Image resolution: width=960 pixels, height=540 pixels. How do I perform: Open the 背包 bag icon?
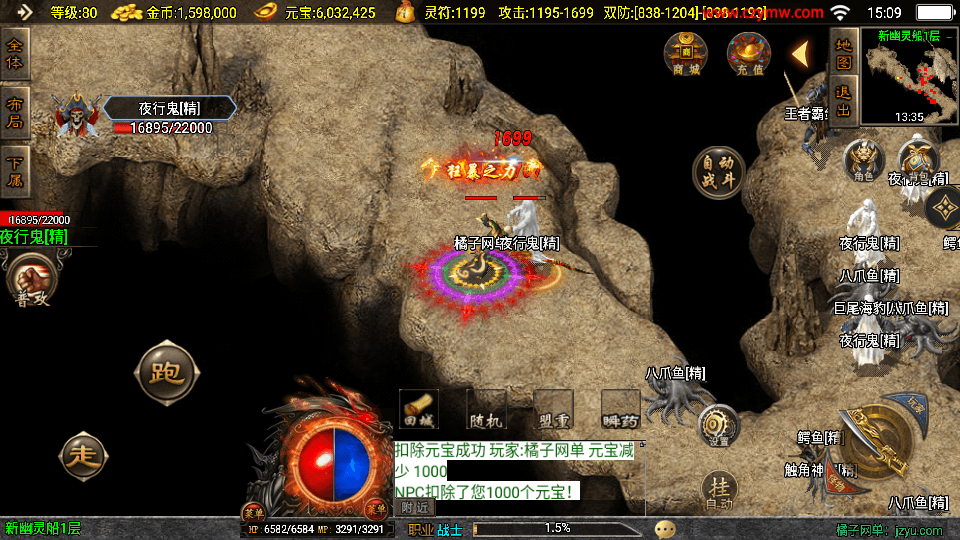coord(917,160)
